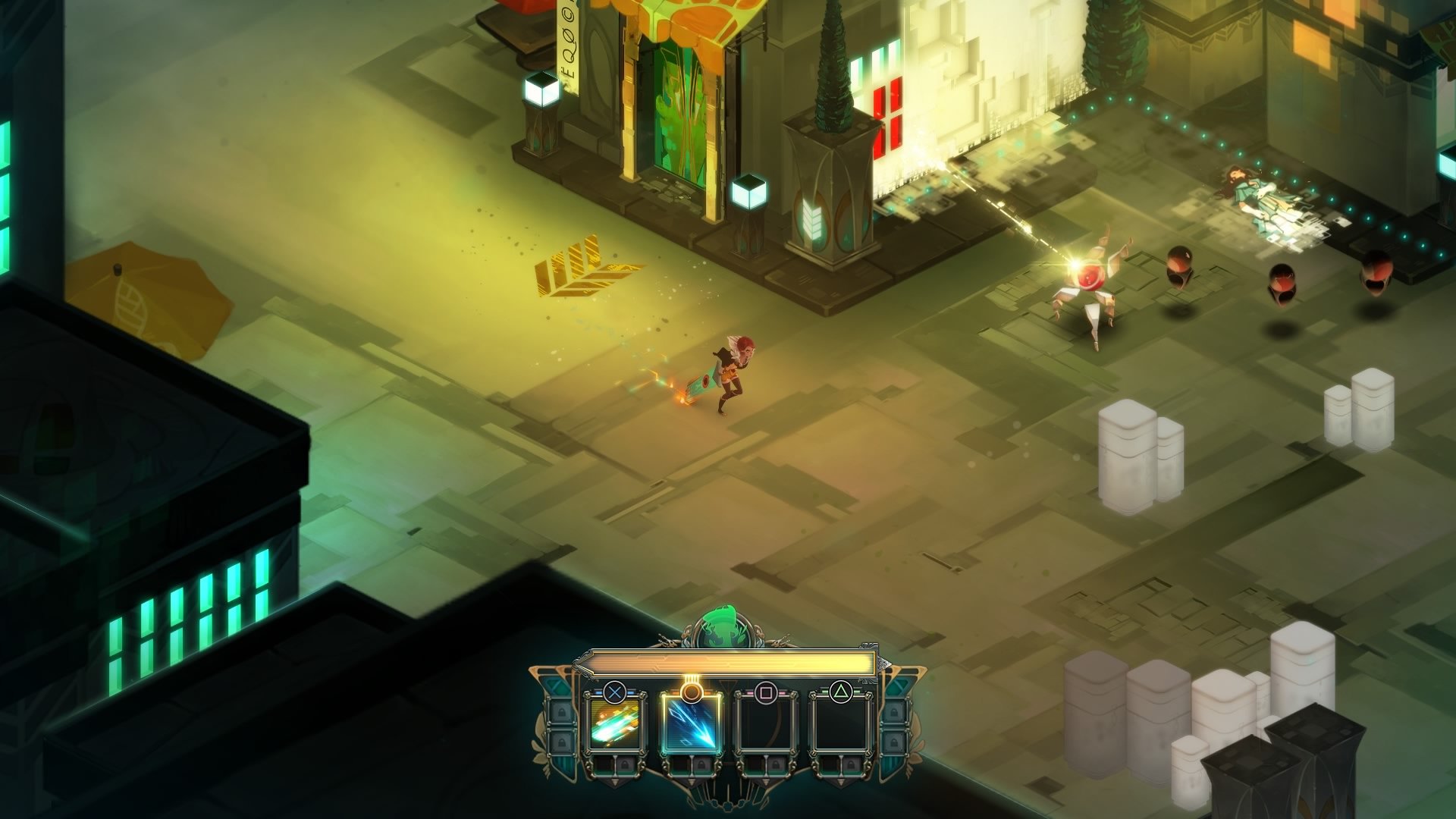The height and width of the screenshot is (819, 1456).
Task: Select the X ability tab in the loadout bar
Action: point(616,725)
